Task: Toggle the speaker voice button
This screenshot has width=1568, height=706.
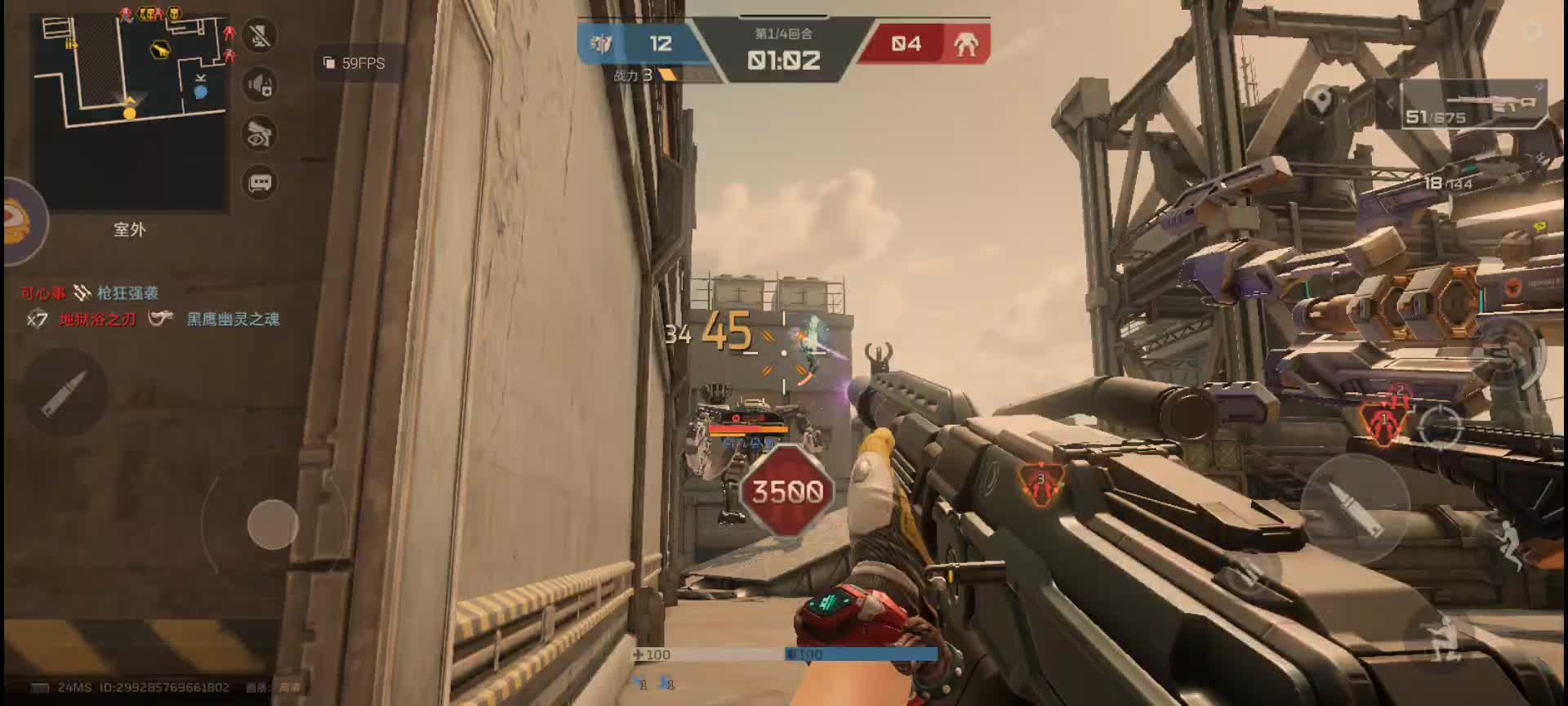Action: 261,85
